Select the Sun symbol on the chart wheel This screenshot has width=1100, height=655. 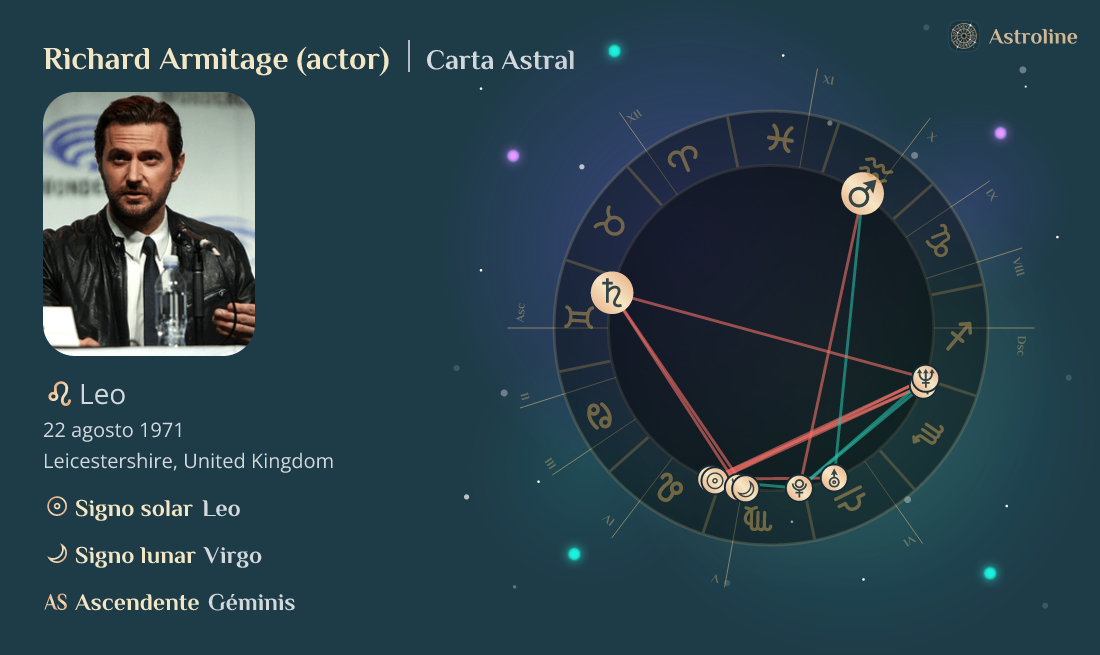[714, 481]
